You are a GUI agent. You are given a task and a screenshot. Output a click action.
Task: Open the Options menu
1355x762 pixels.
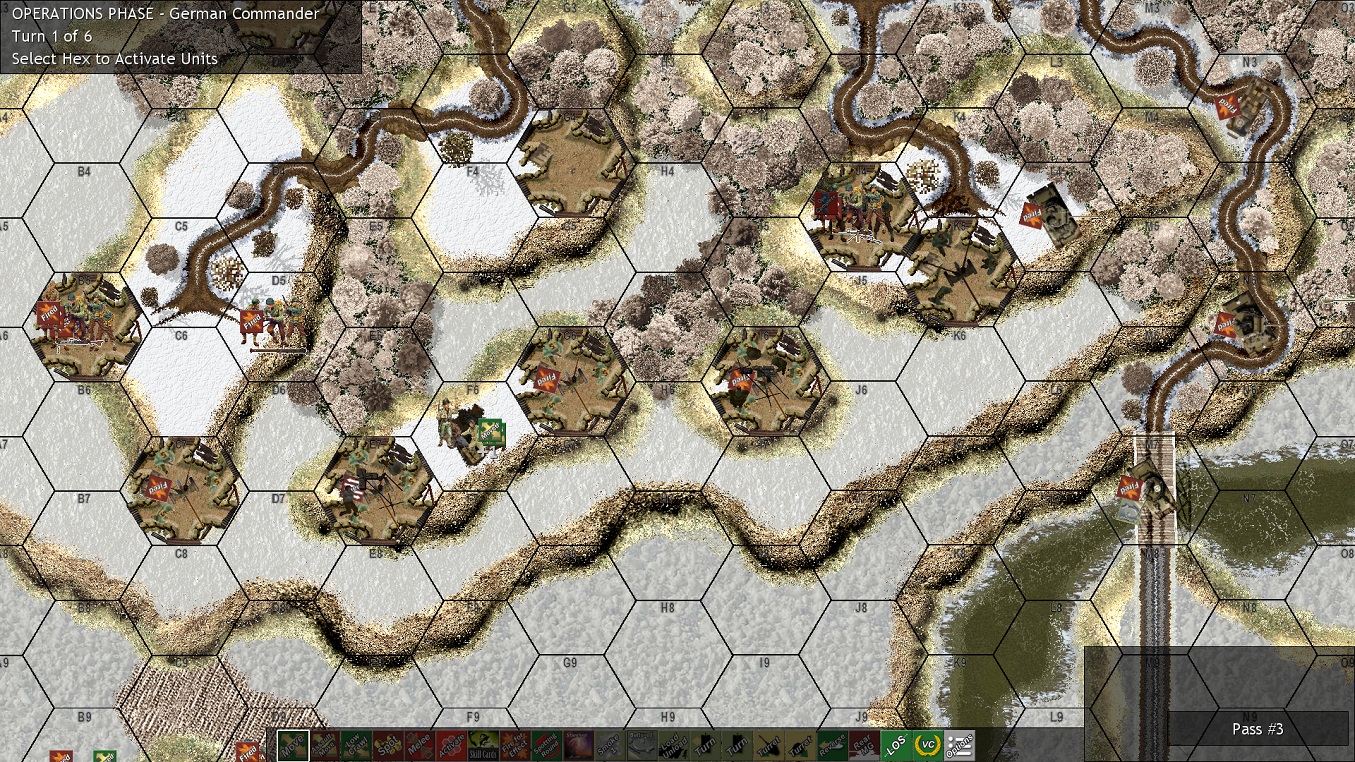coord(958,745)
